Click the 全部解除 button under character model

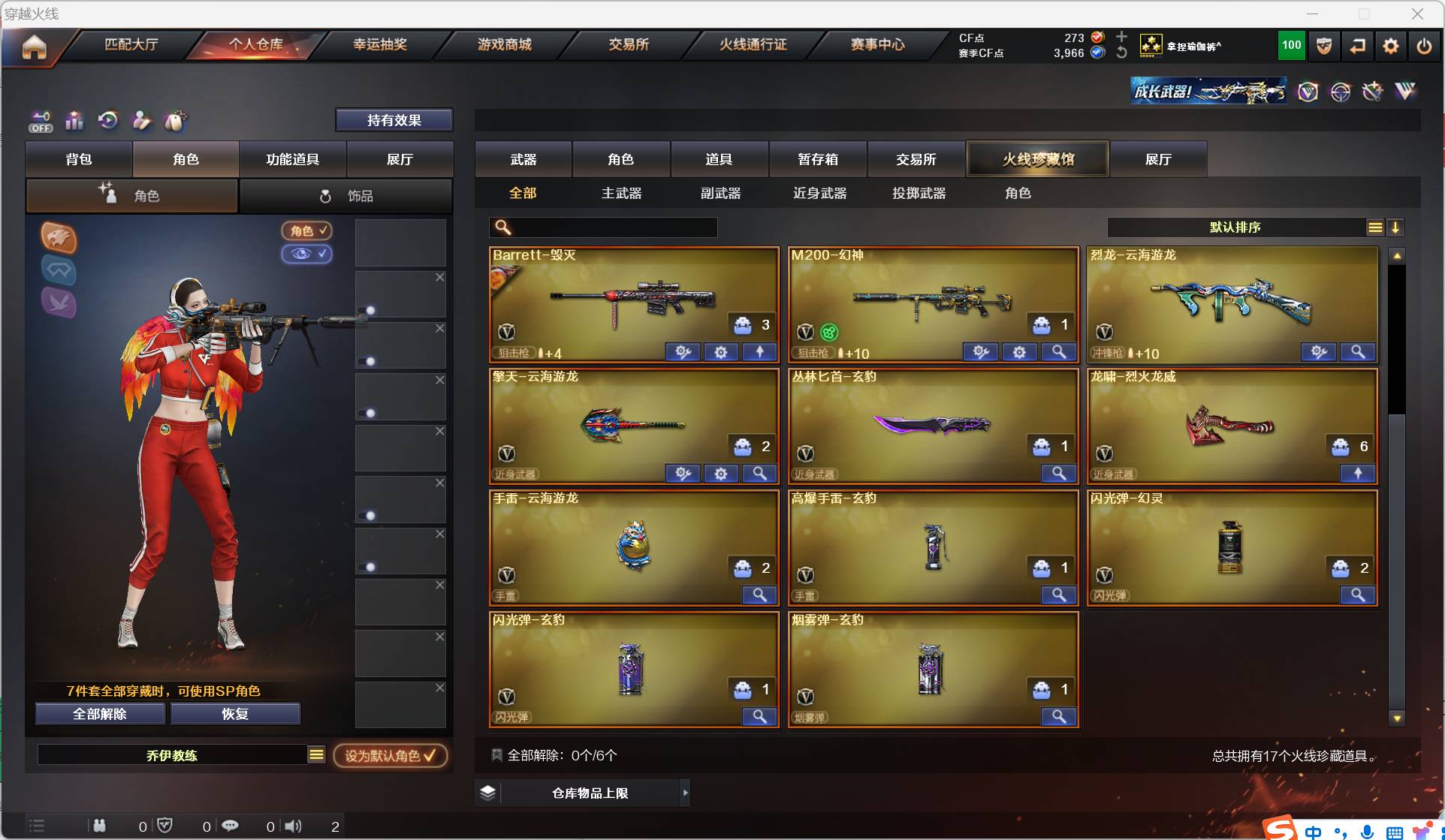(98, 714)
